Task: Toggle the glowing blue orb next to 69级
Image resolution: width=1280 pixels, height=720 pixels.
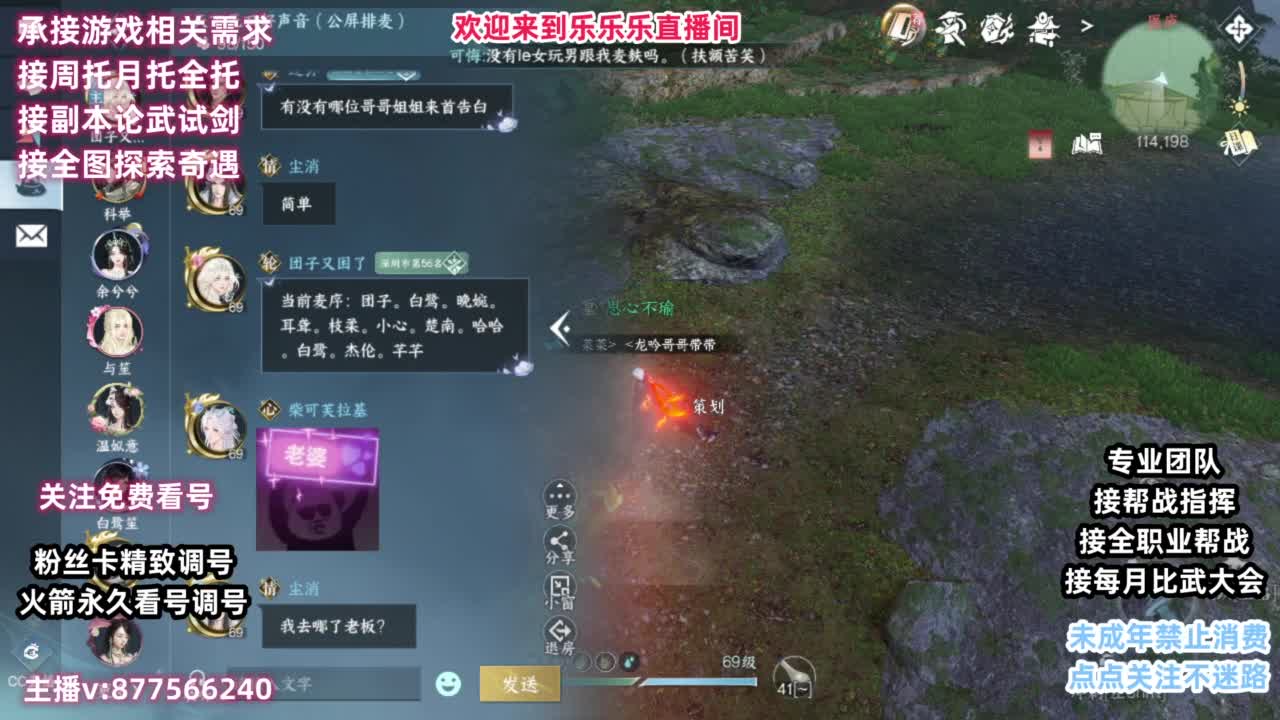Action: [x=628, y=662]
